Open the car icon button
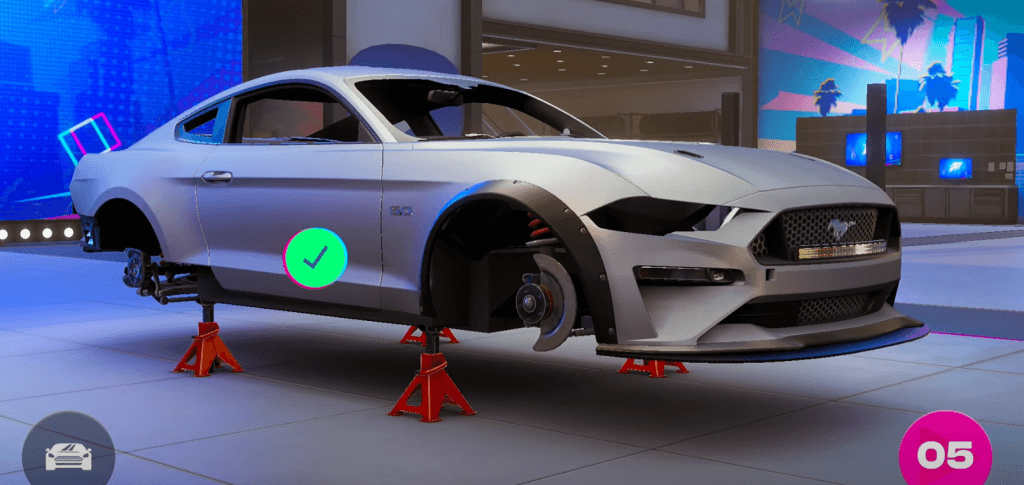The image size is (1024, 485). click(68, 455)
